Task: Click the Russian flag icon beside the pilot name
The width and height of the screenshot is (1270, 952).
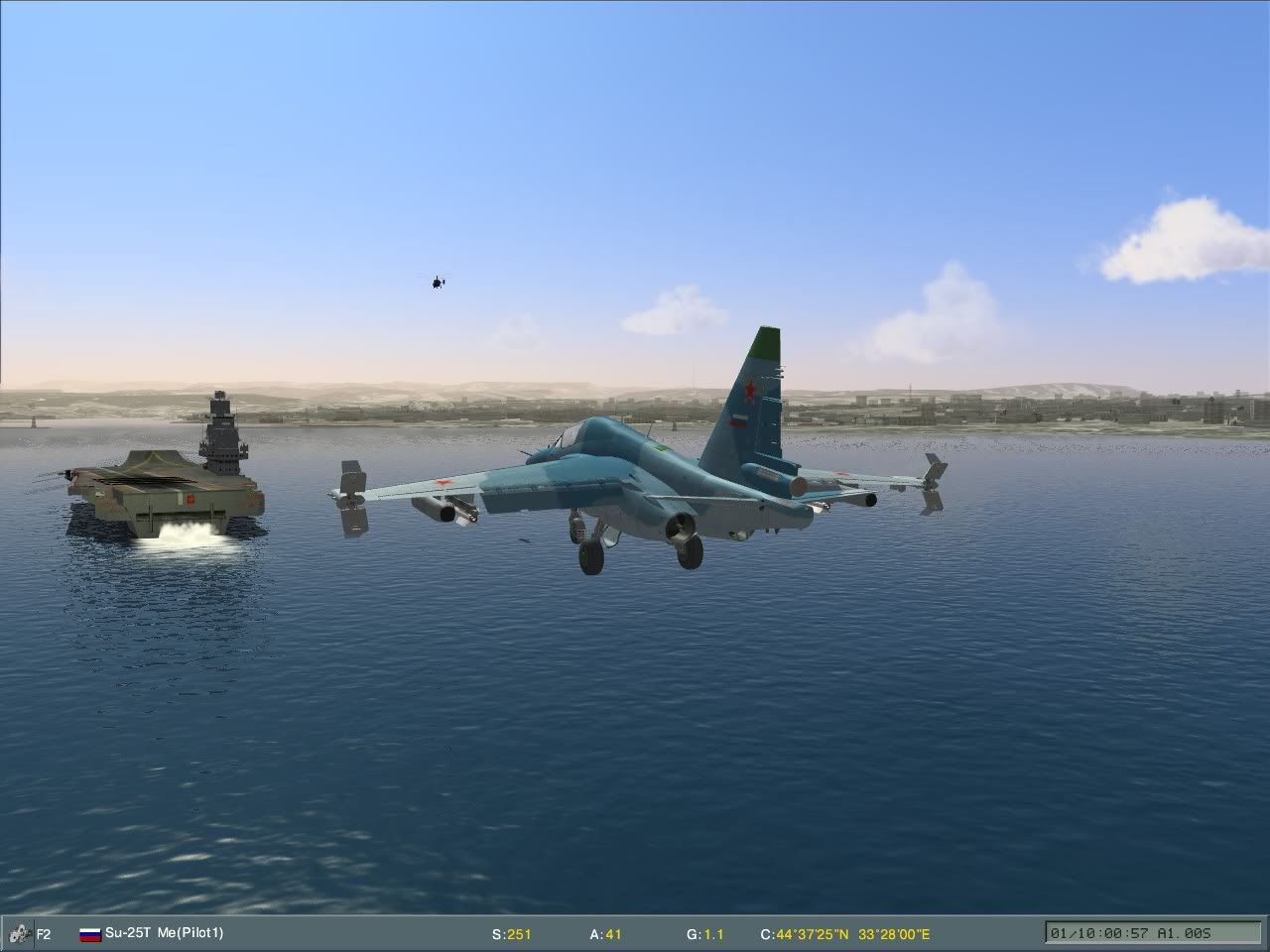Action: click(x=88, y=933)
